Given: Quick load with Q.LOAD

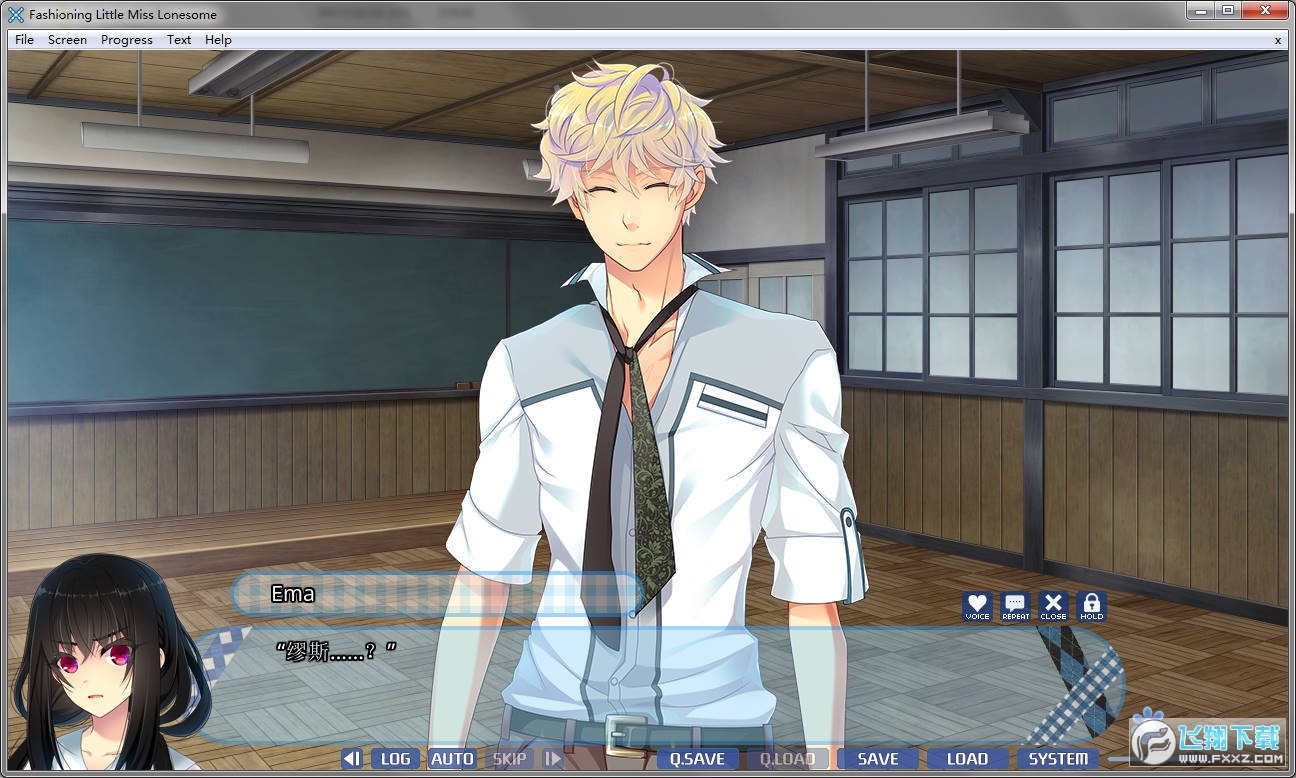Looking at the screenshot, I should (787, 759).
